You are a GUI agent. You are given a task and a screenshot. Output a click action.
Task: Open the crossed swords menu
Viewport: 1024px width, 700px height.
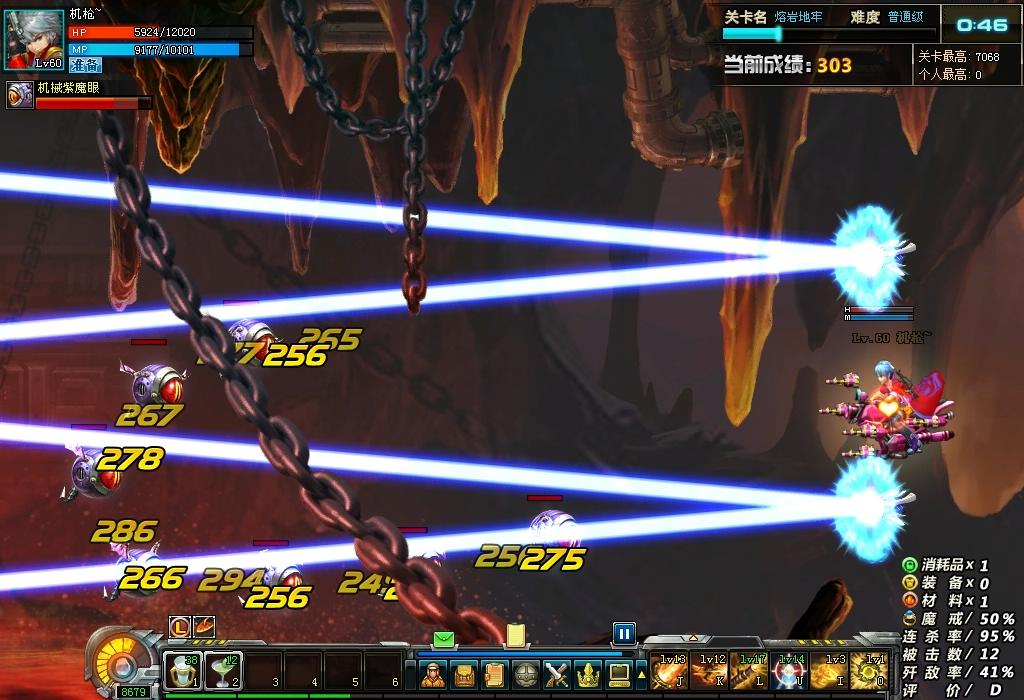tap(557, 675)
